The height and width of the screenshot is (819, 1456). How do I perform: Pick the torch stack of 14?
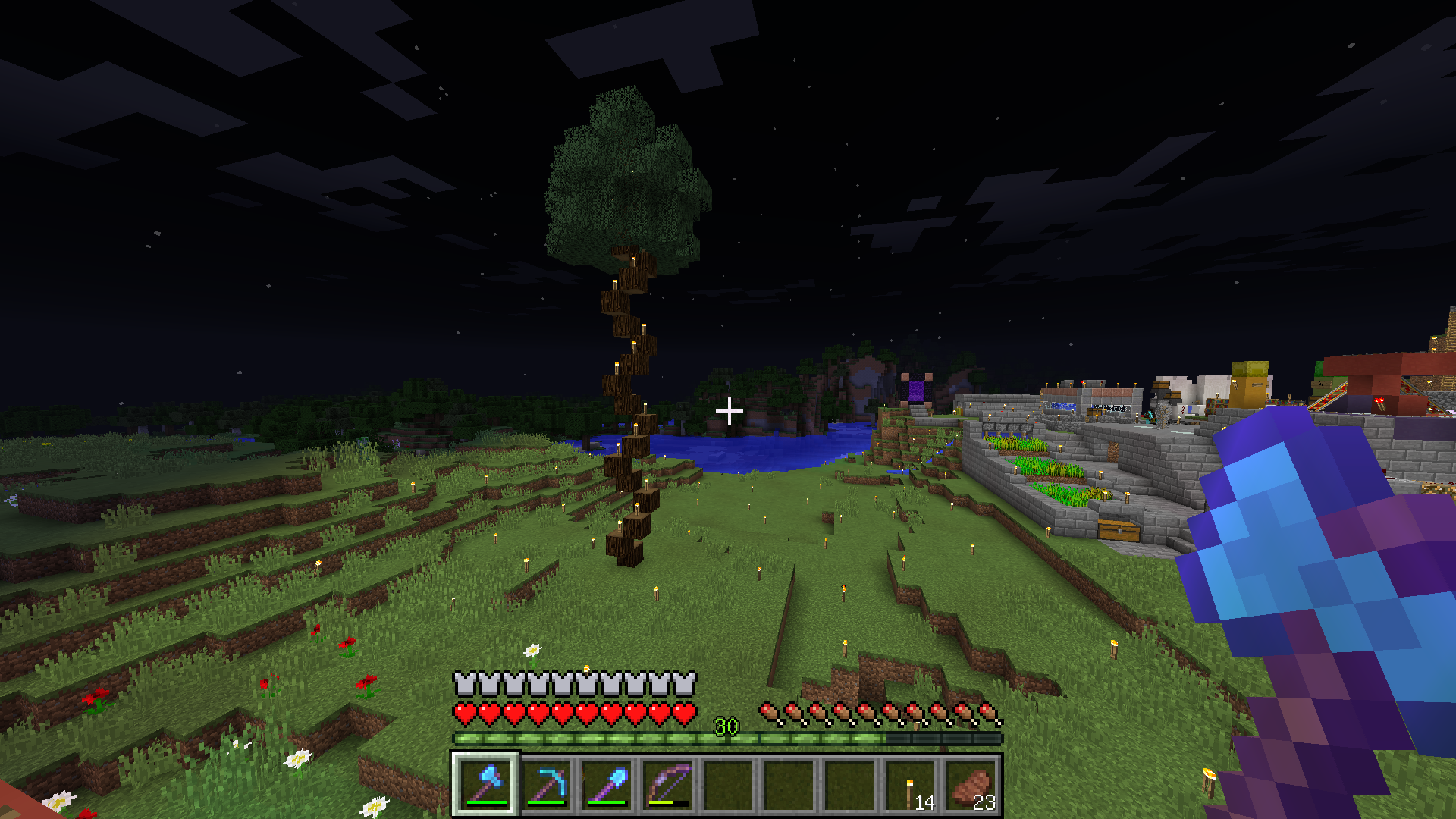910,784
